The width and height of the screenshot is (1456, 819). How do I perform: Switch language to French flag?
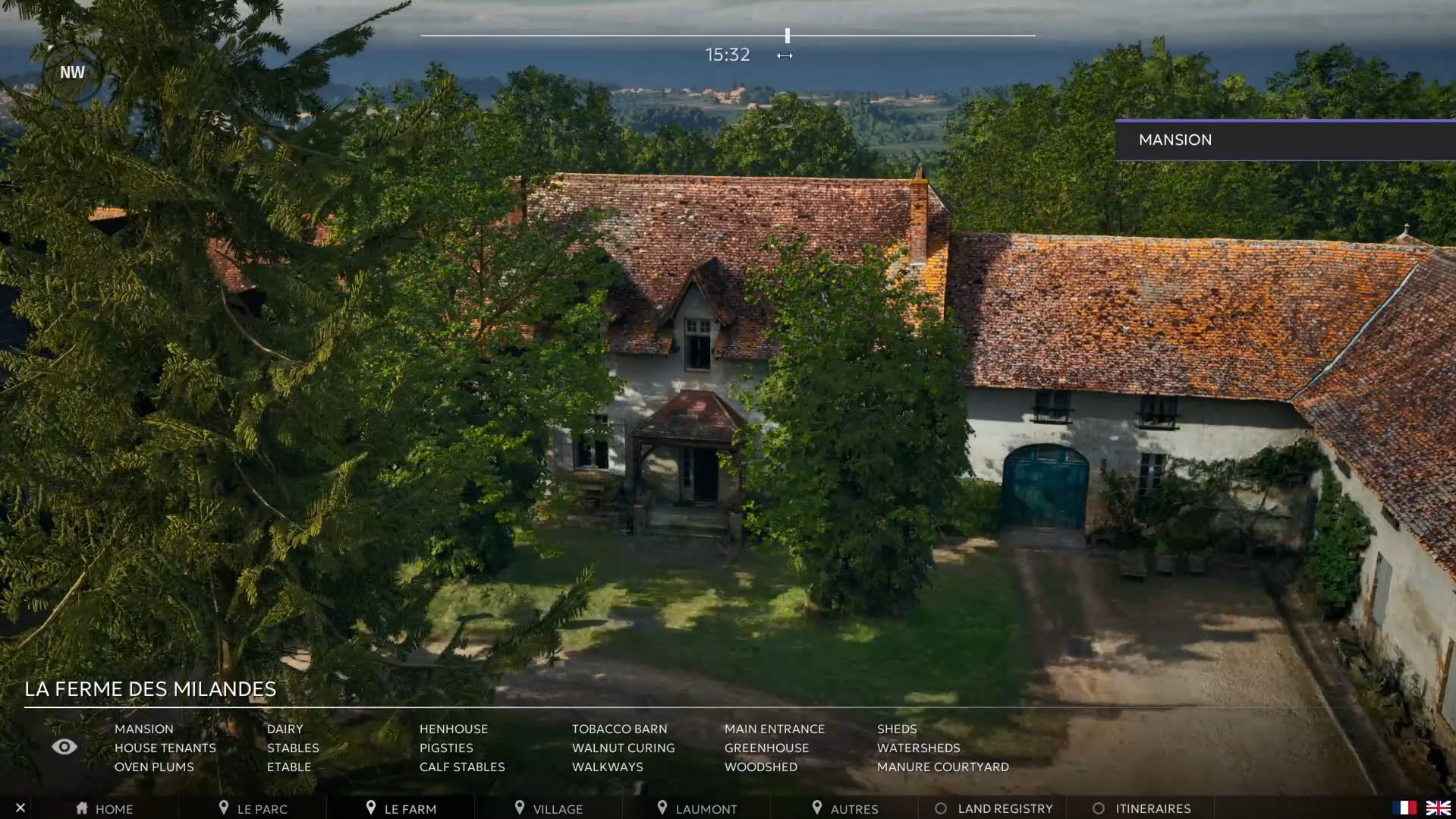coord(1404,808)
